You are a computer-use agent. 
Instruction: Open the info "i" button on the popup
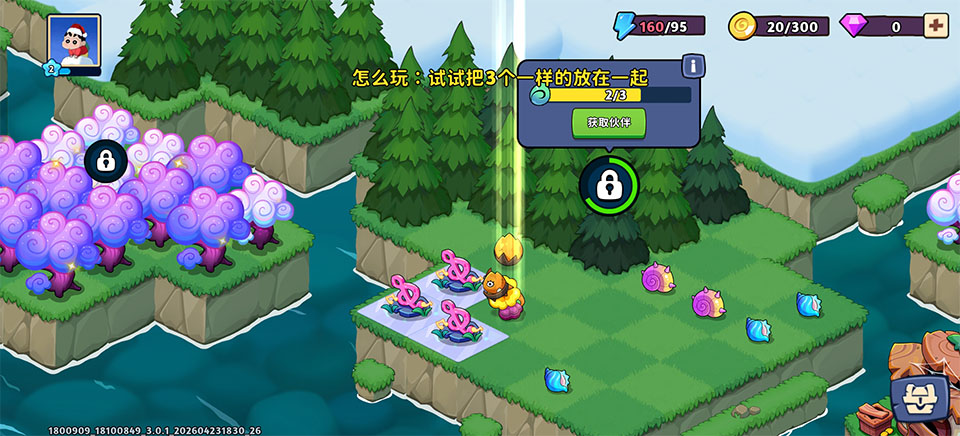[690, 66]
